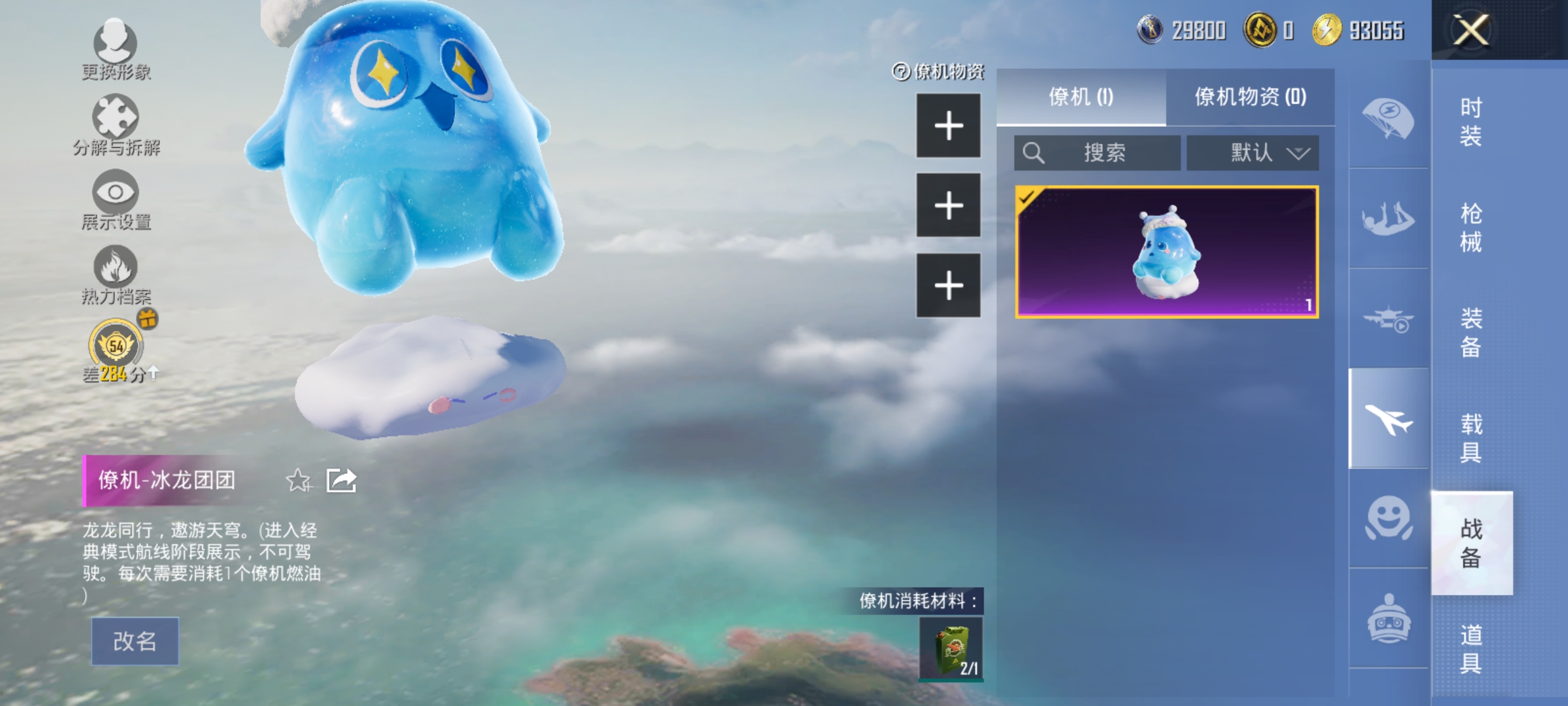The width and height of the screenshot is (1568, 706).
Task: Open the 分解与拆解 dismantle panel
Action: 114,121
